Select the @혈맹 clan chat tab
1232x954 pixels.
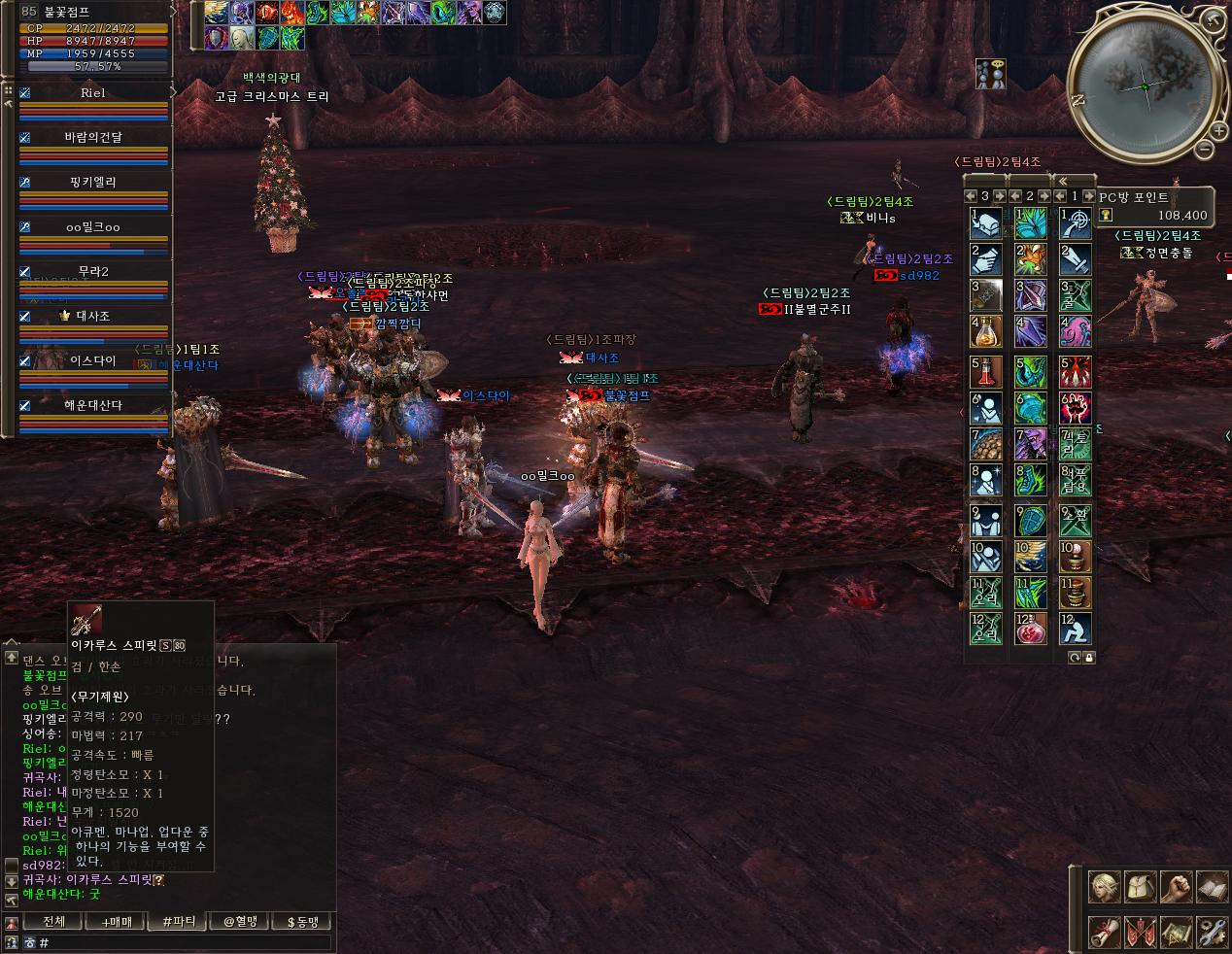click(x=240, y=921)
